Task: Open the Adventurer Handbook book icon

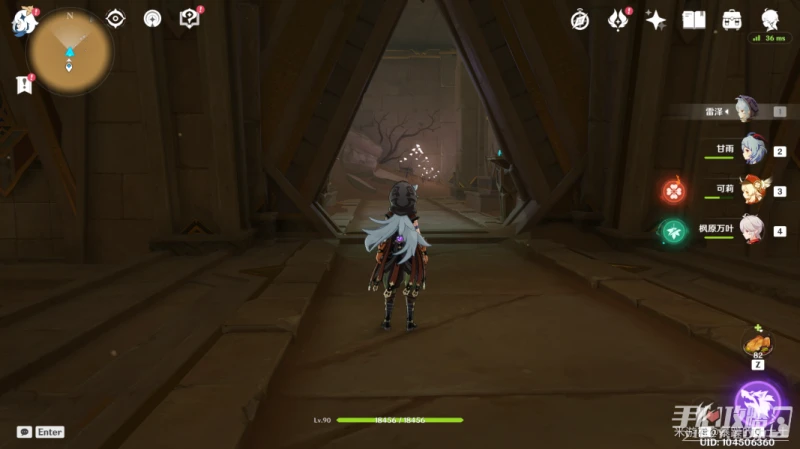Action: click(x=694, y=20)
